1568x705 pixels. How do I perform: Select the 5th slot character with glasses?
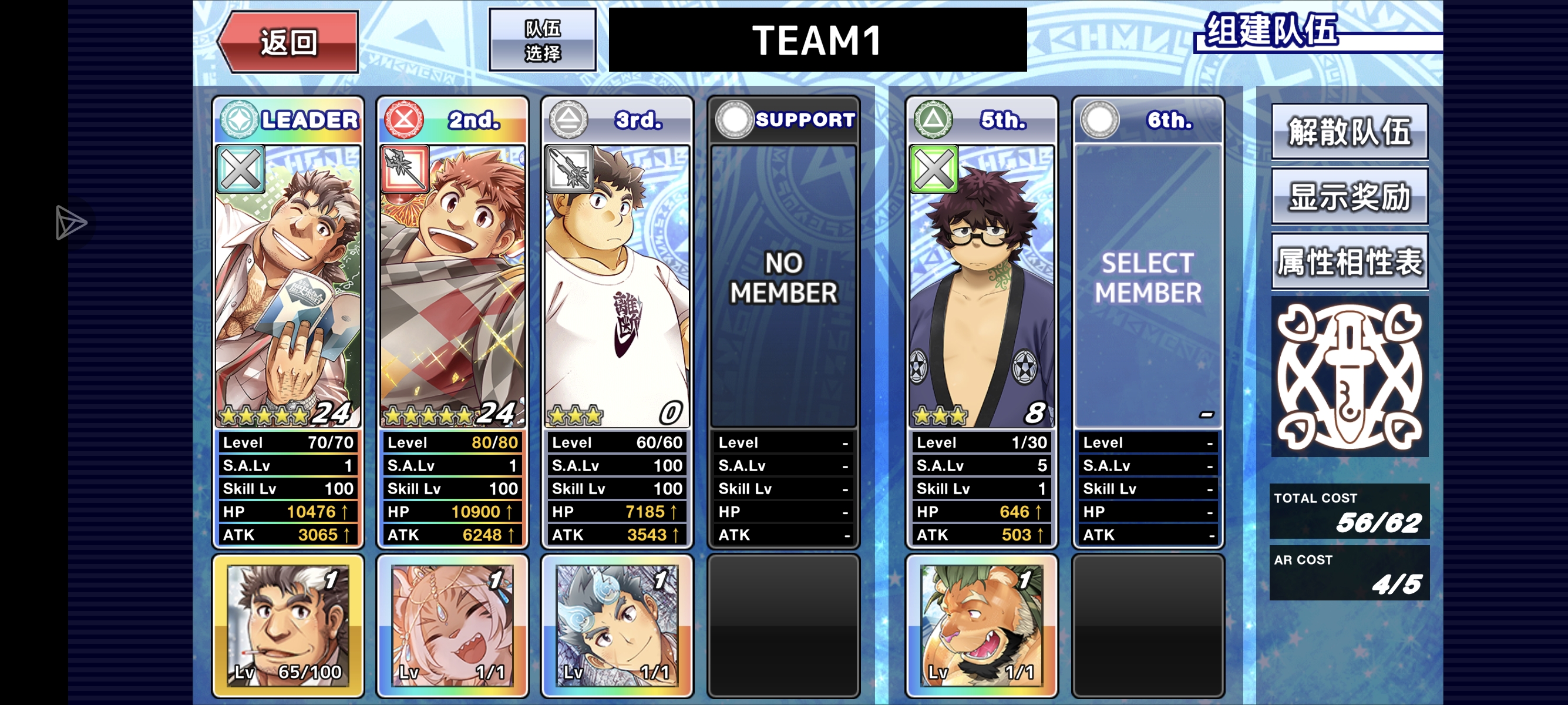[981, 286]
